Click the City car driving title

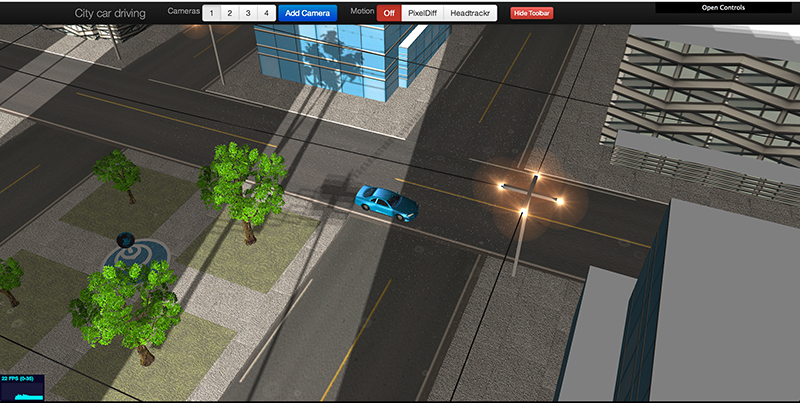(110, 13)
